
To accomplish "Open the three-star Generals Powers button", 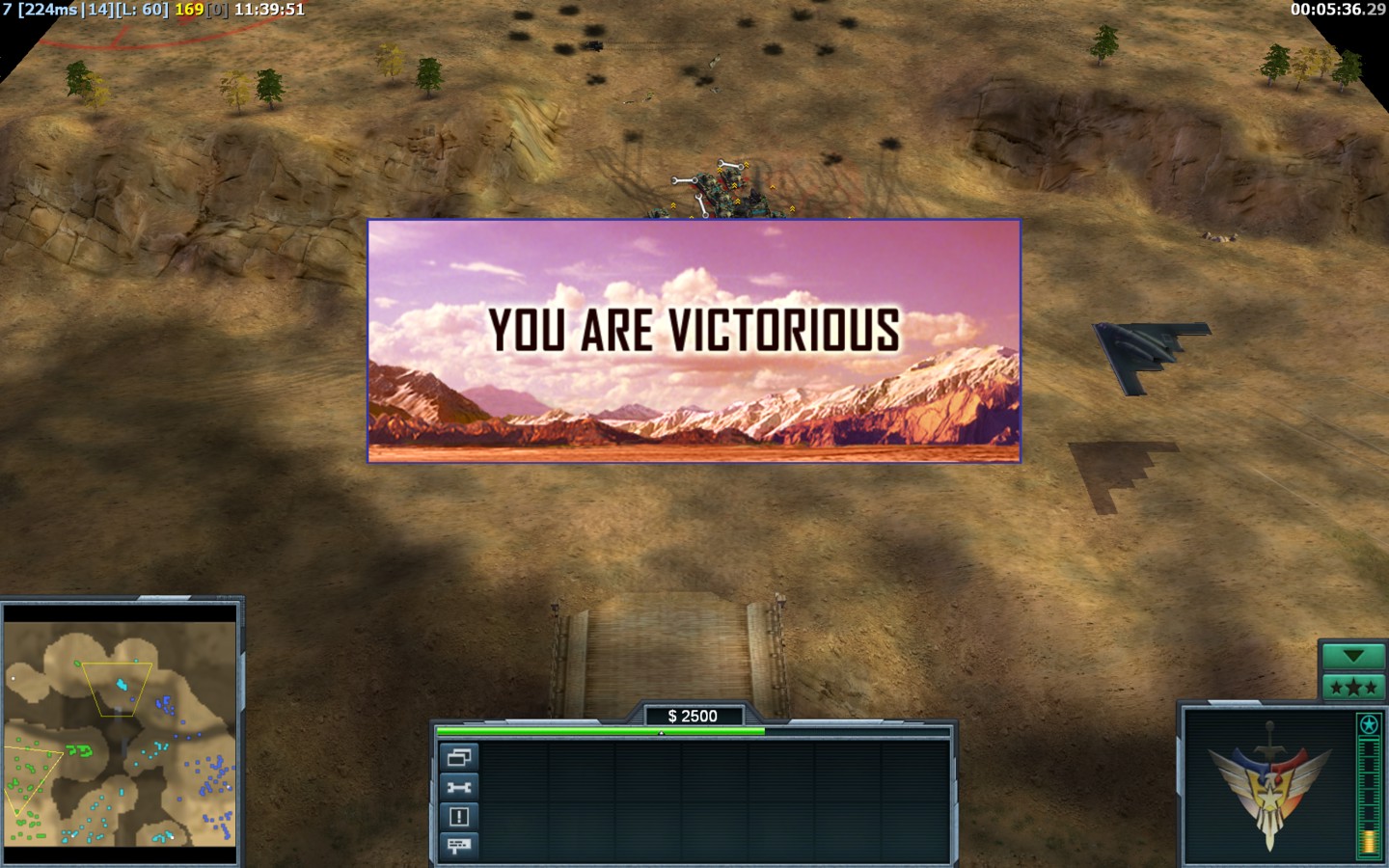I will (x=1352, y=687).
